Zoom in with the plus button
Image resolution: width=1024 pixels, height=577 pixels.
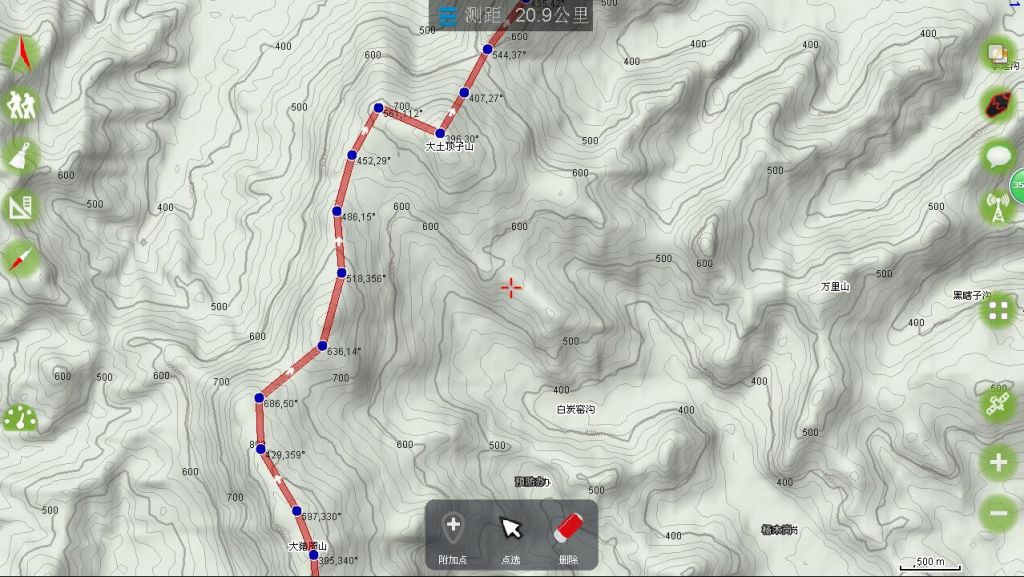coord(998,462)
